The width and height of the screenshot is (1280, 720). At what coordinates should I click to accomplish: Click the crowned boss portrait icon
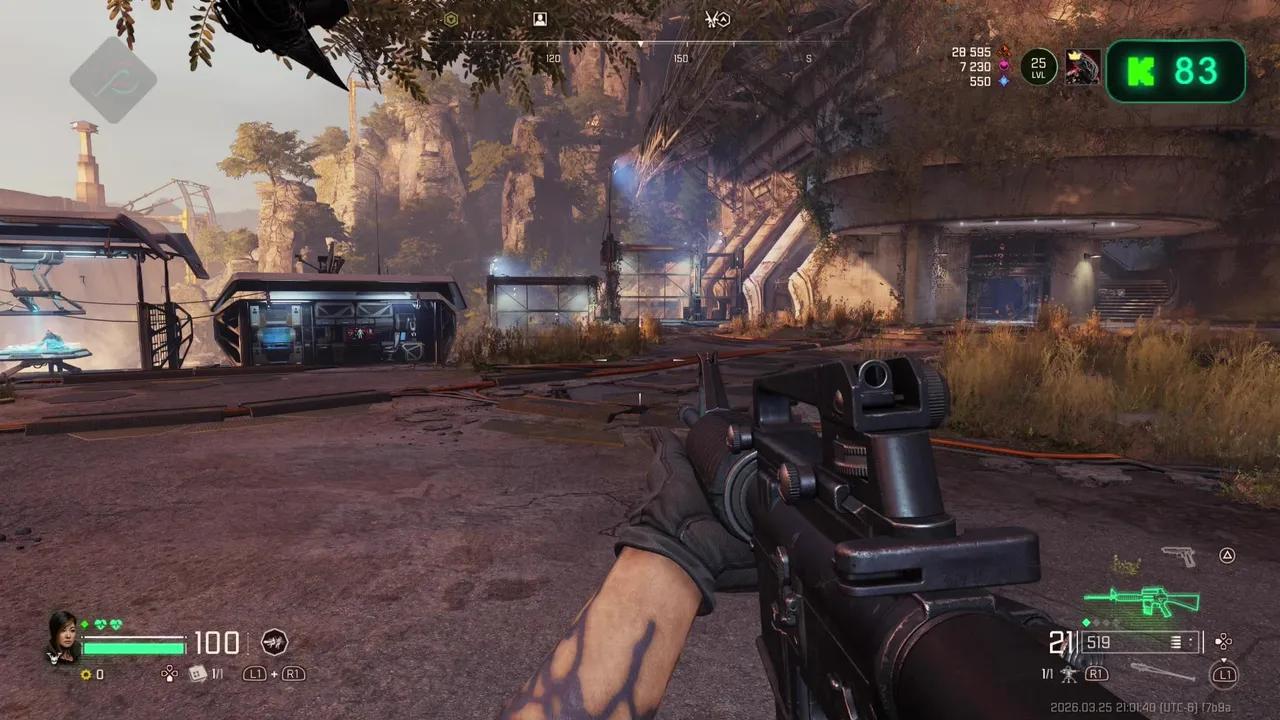point(1082,68)
